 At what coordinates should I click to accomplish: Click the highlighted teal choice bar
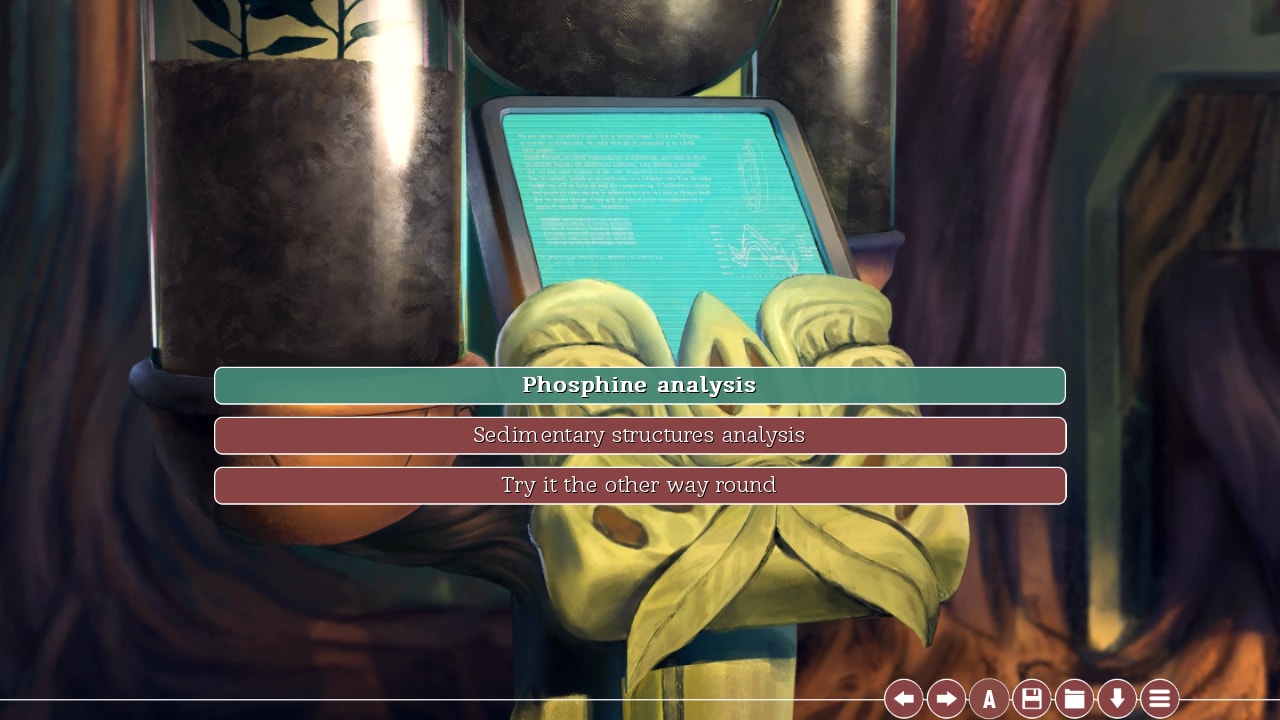tap(640, 385)
